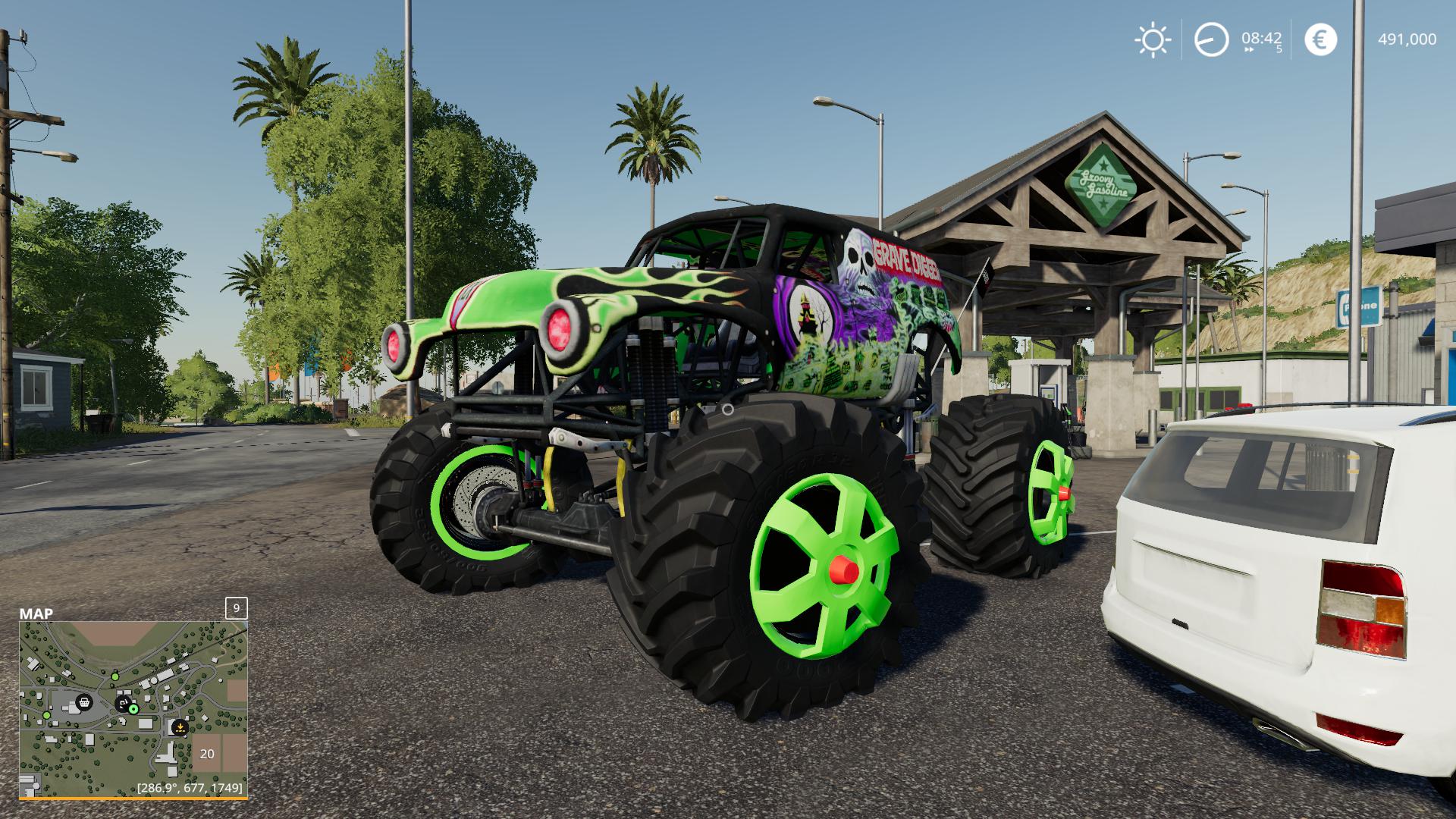The height and width of the screenshot is (819, 1456).
Task: Toggle the minimap zoom badge showing 9
Action: [x=236, y=609]
